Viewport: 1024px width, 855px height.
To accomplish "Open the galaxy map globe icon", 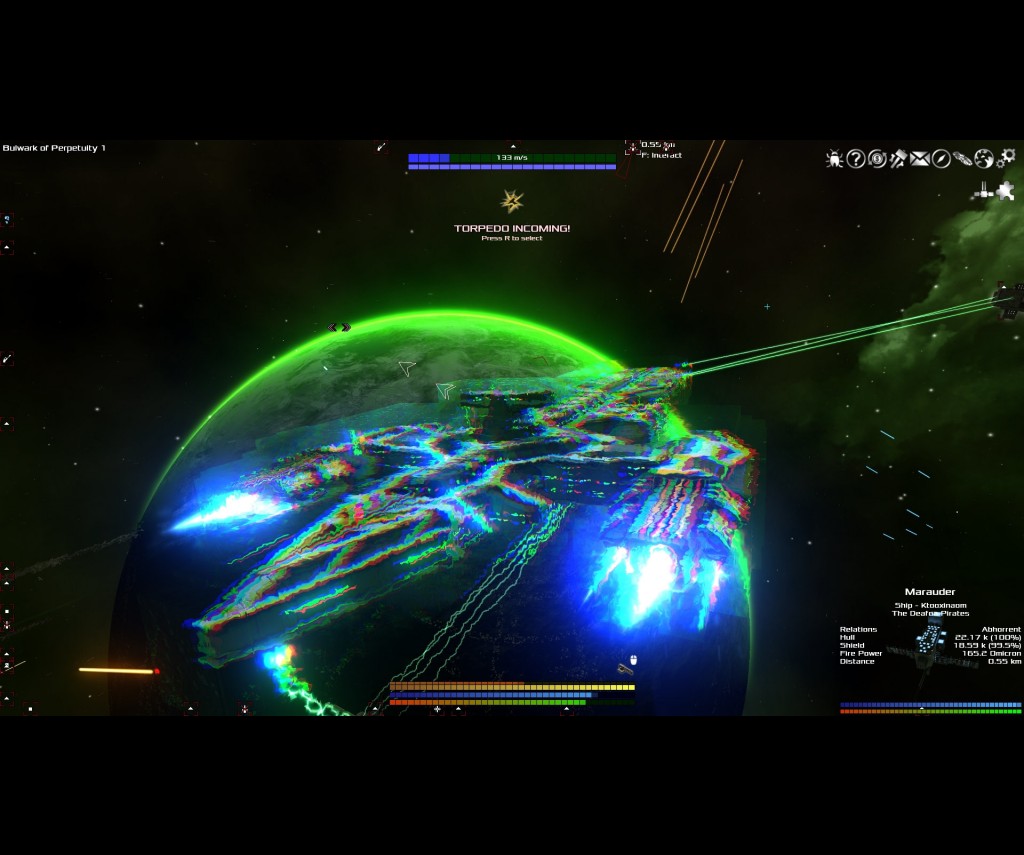I will (x=984, y=159).
